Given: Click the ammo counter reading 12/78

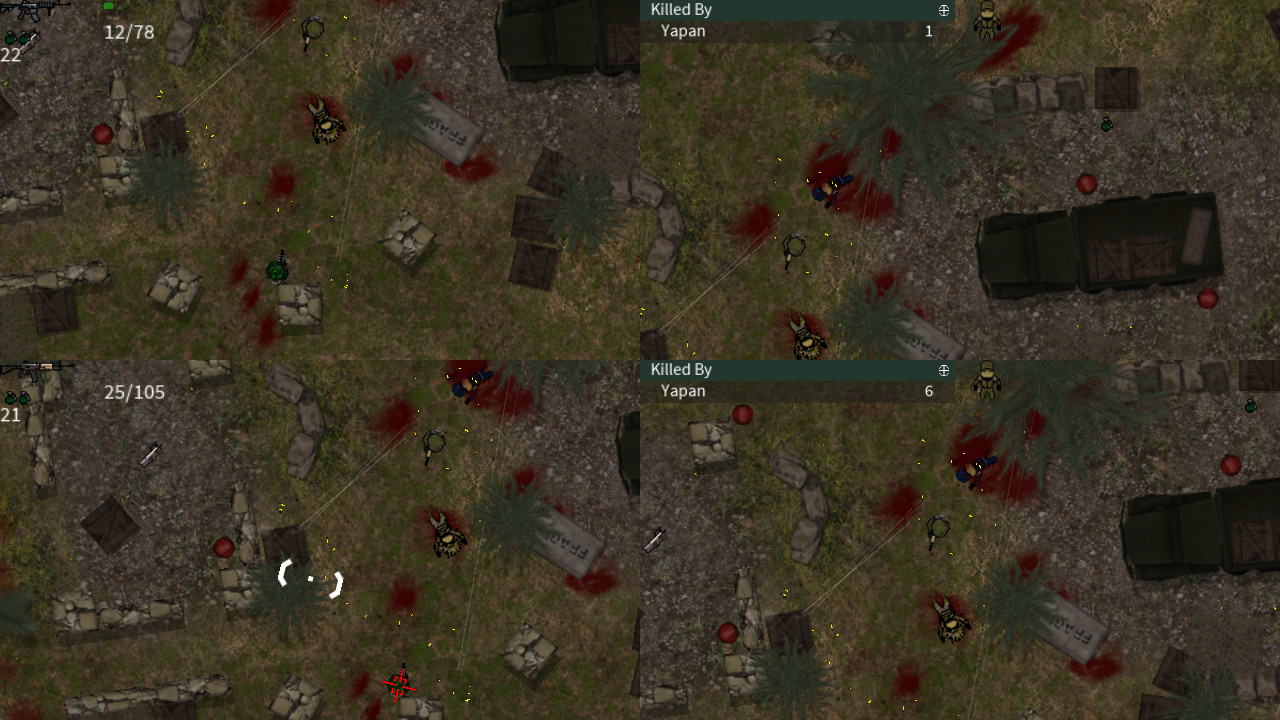Looking at the screenshot, I should (x=129, y=32).
